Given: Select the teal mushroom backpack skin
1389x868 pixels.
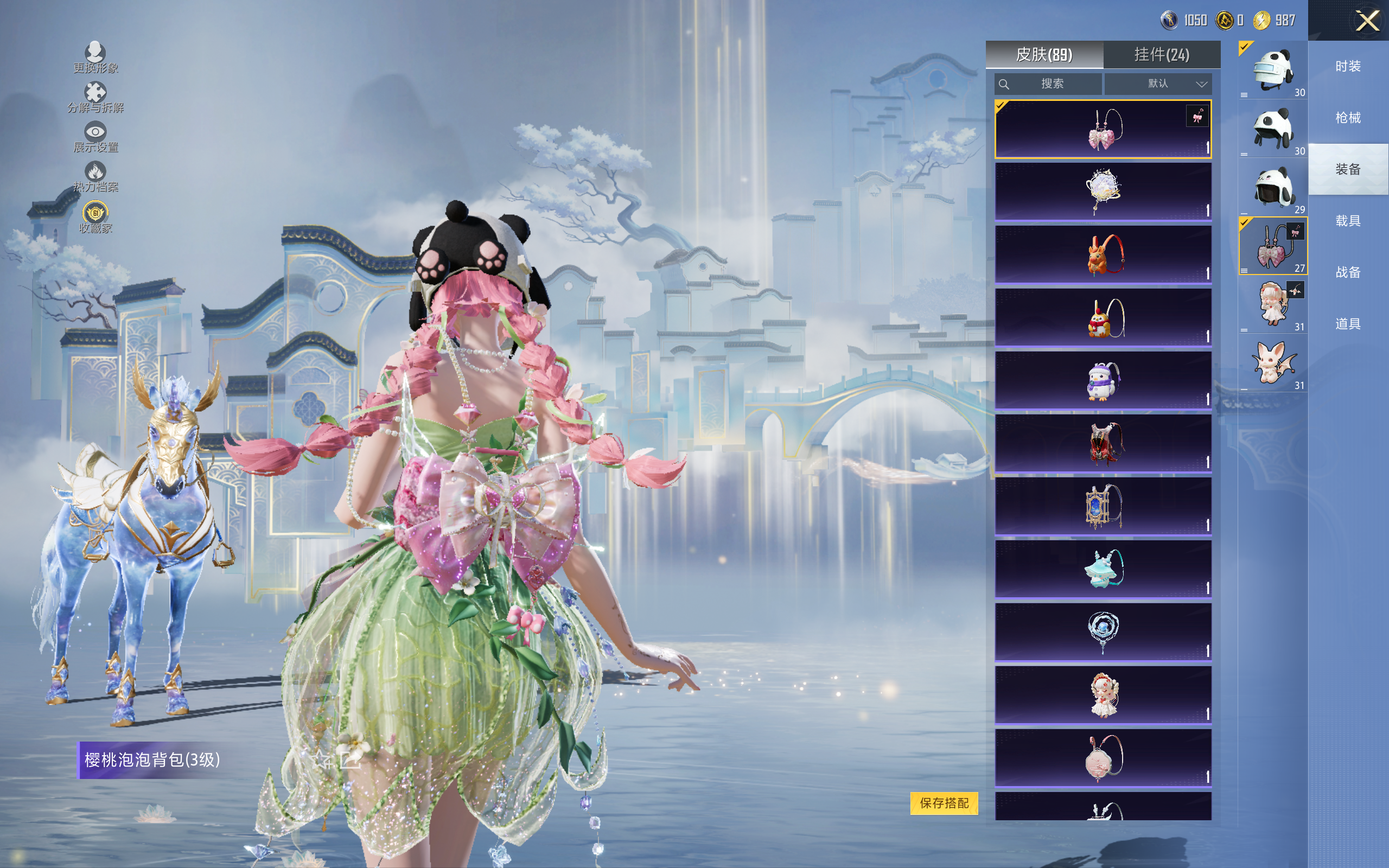Looking at the screenshot, I should click(x=1103, y=570).
